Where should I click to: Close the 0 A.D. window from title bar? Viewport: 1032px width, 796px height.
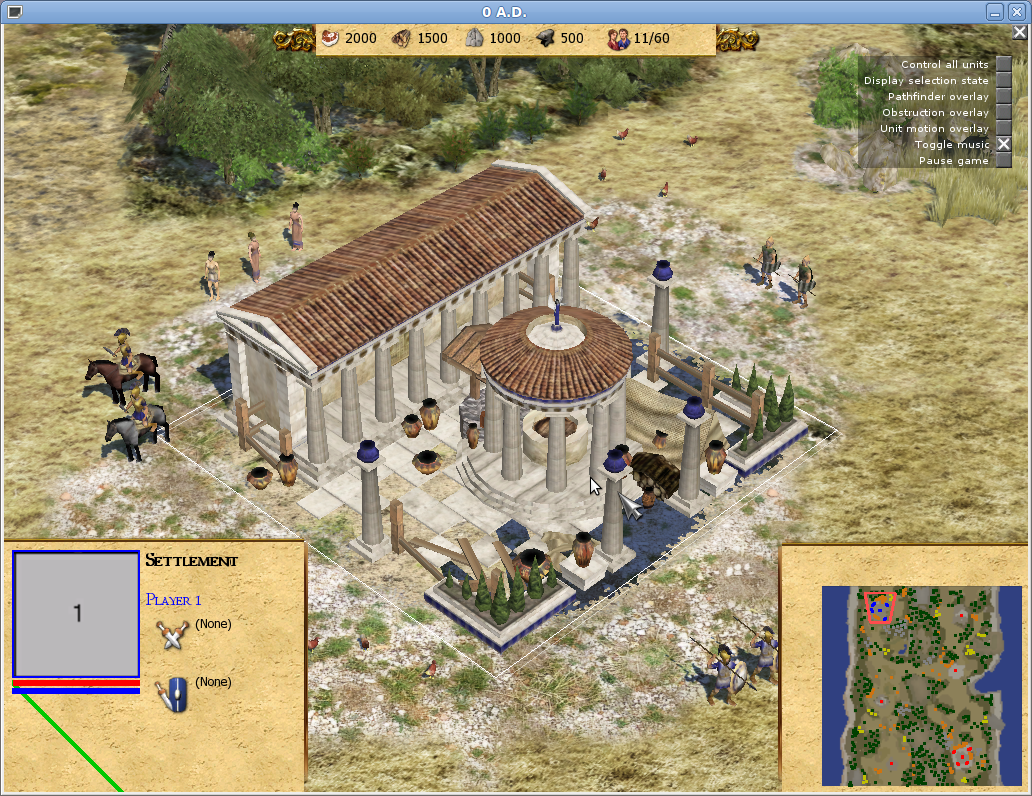point(1017,11)
